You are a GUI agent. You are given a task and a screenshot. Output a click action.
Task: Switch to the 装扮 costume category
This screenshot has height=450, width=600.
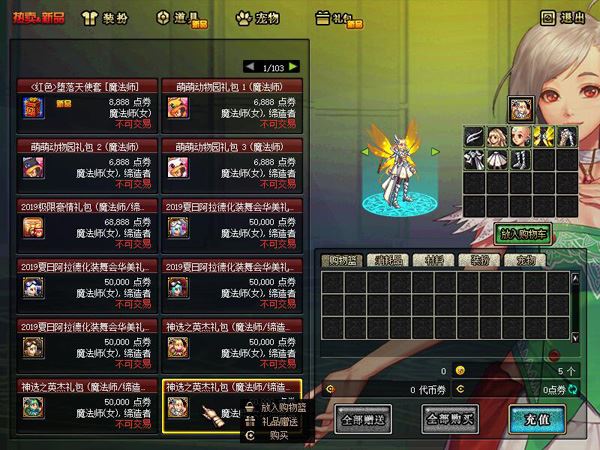[x=109, y=17]
